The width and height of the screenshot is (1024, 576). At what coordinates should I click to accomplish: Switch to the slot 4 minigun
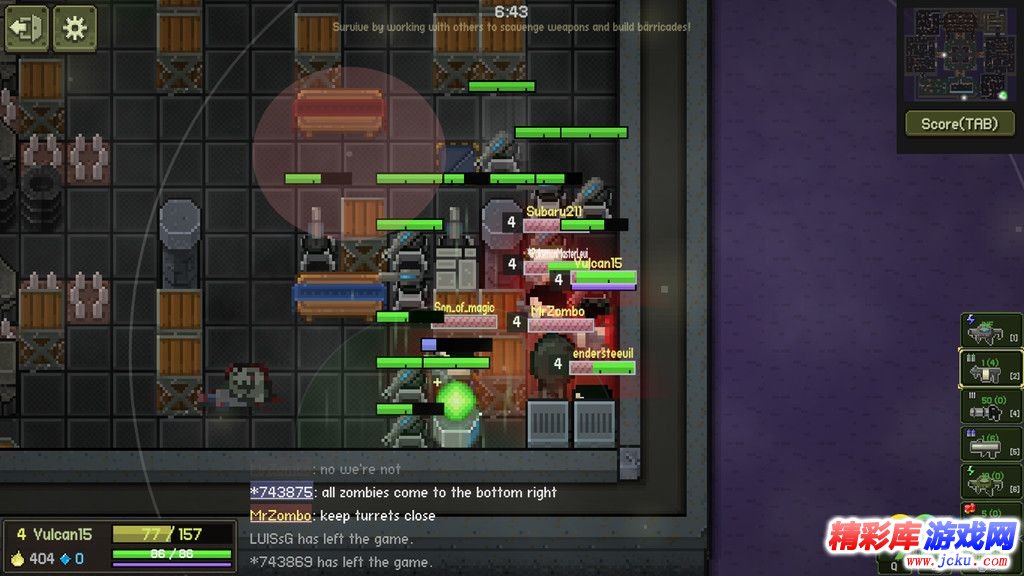tap(991, 406)
